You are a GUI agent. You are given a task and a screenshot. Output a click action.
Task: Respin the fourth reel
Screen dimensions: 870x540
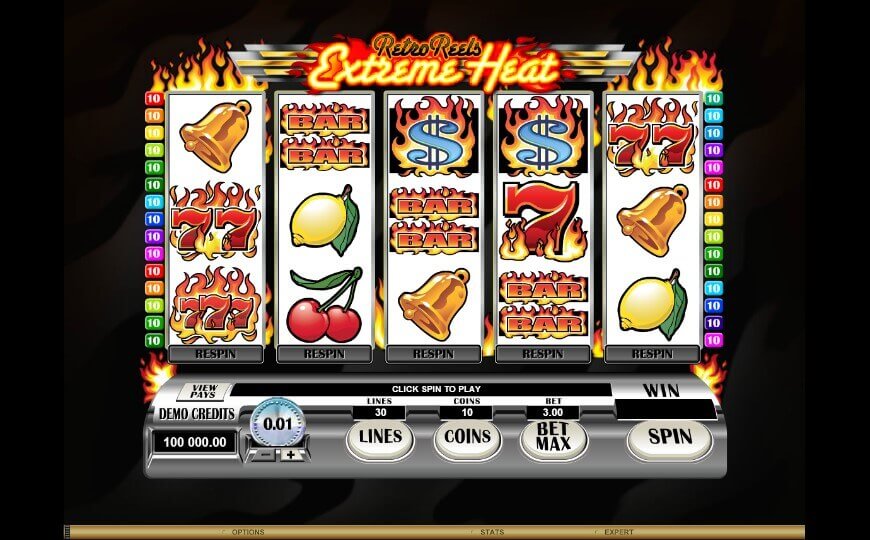coord(542,353)
